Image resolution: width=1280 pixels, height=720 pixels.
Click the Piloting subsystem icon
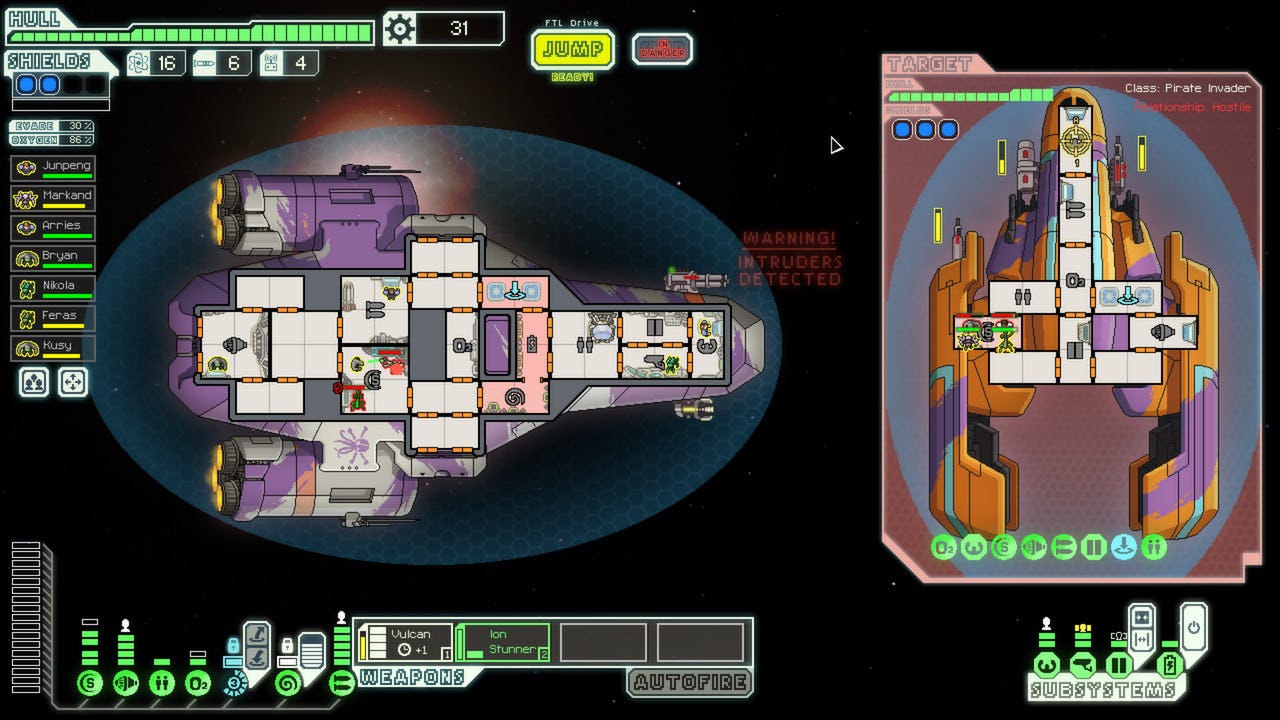[x=1047, y=665]
